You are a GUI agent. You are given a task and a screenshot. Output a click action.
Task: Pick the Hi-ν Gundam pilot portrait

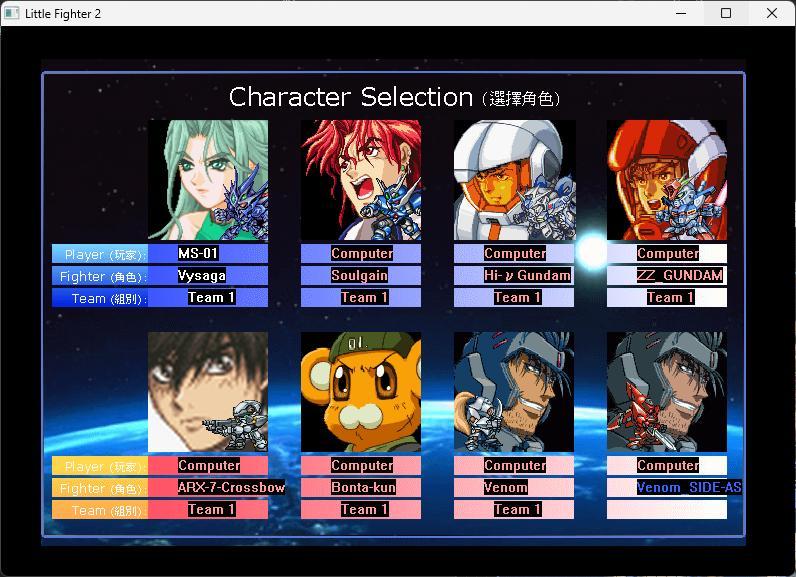(x=514, y=180)
